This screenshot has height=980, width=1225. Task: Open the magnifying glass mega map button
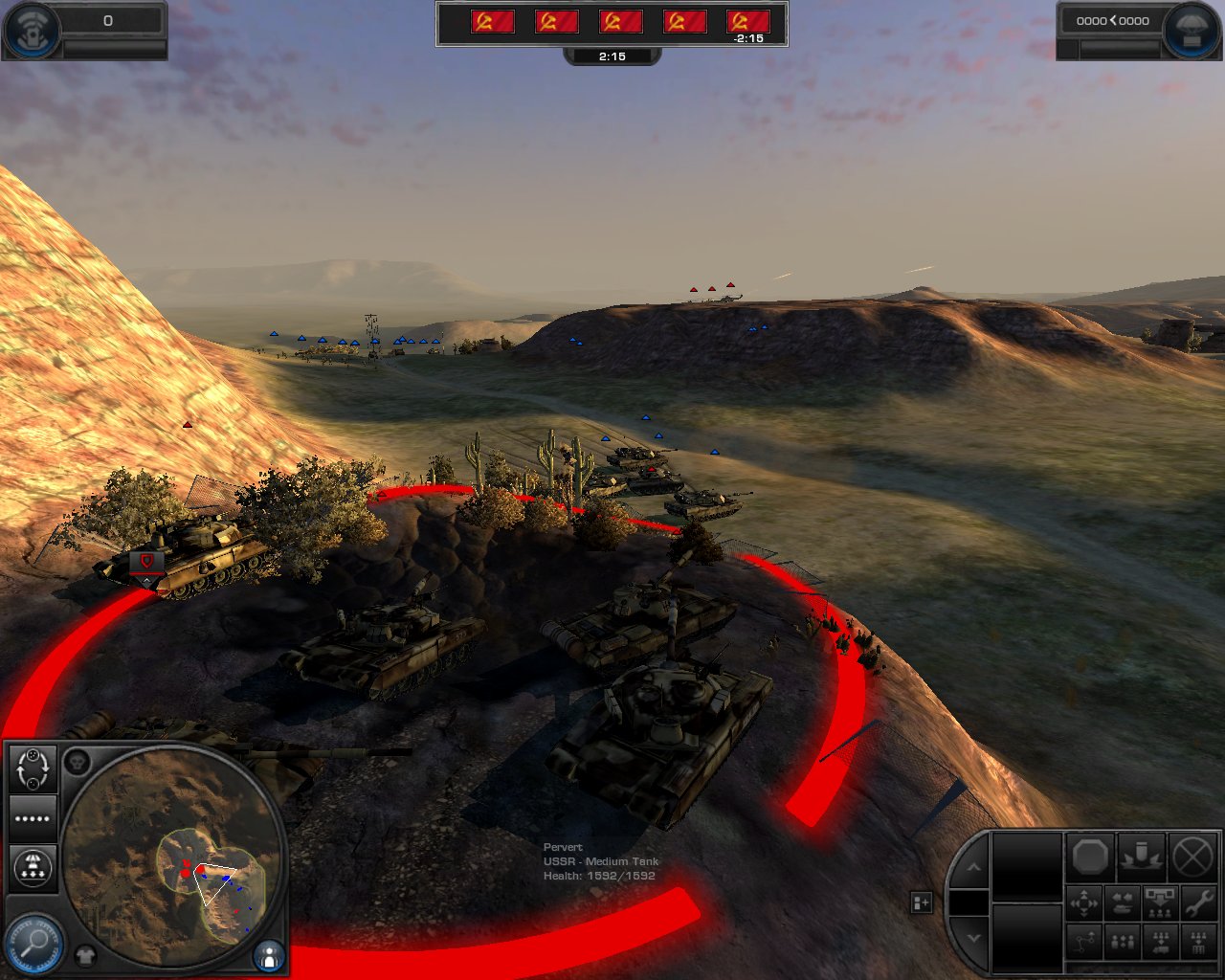coord(33,944)
